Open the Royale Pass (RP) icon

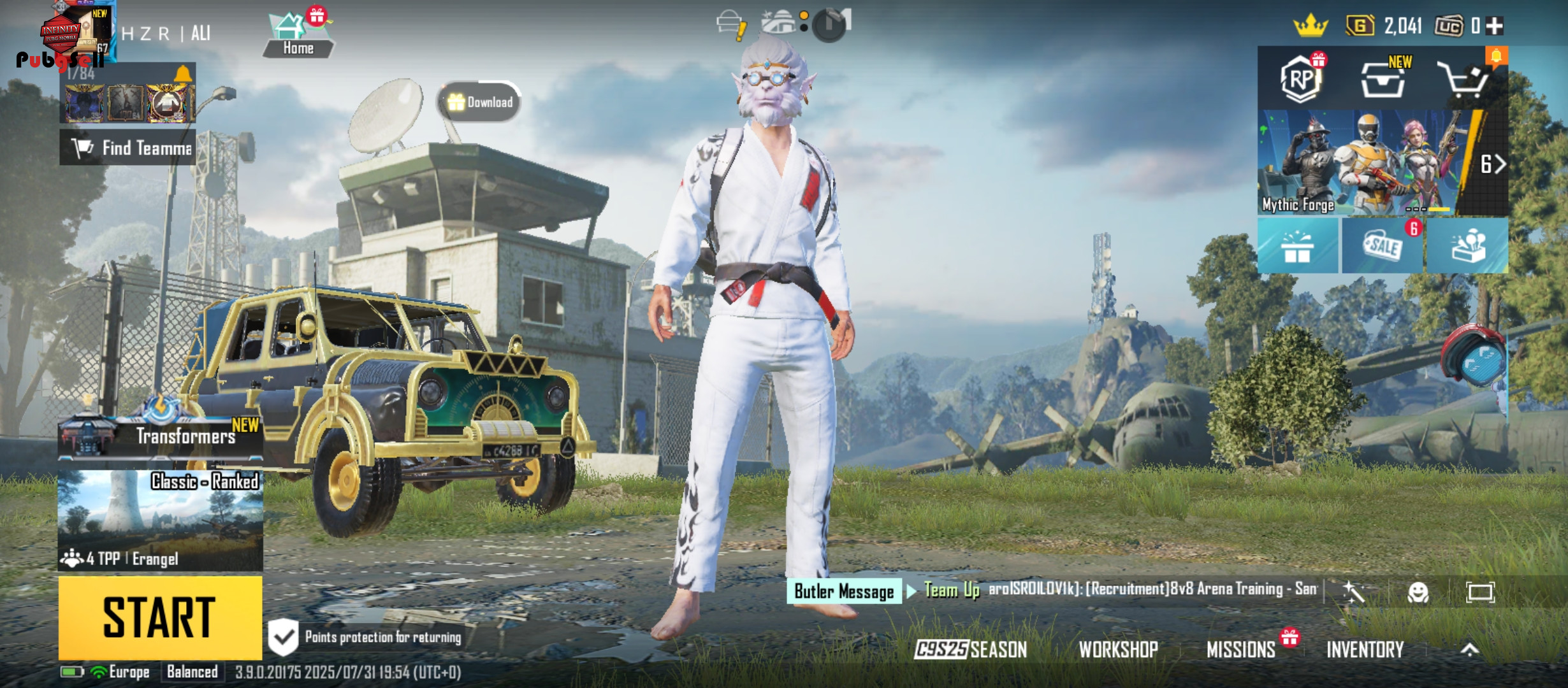click(x=1300, y=79)
